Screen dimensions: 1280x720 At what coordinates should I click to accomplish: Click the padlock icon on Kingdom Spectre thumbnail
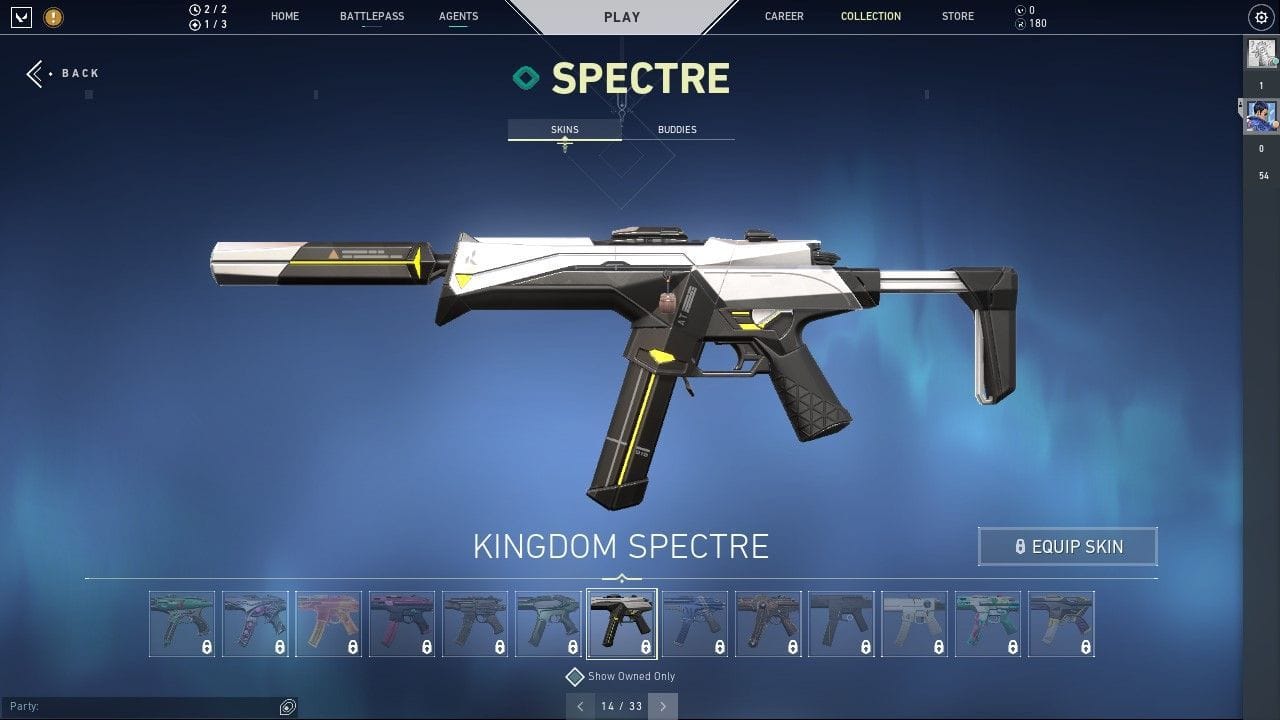click(x=646, y=645)
